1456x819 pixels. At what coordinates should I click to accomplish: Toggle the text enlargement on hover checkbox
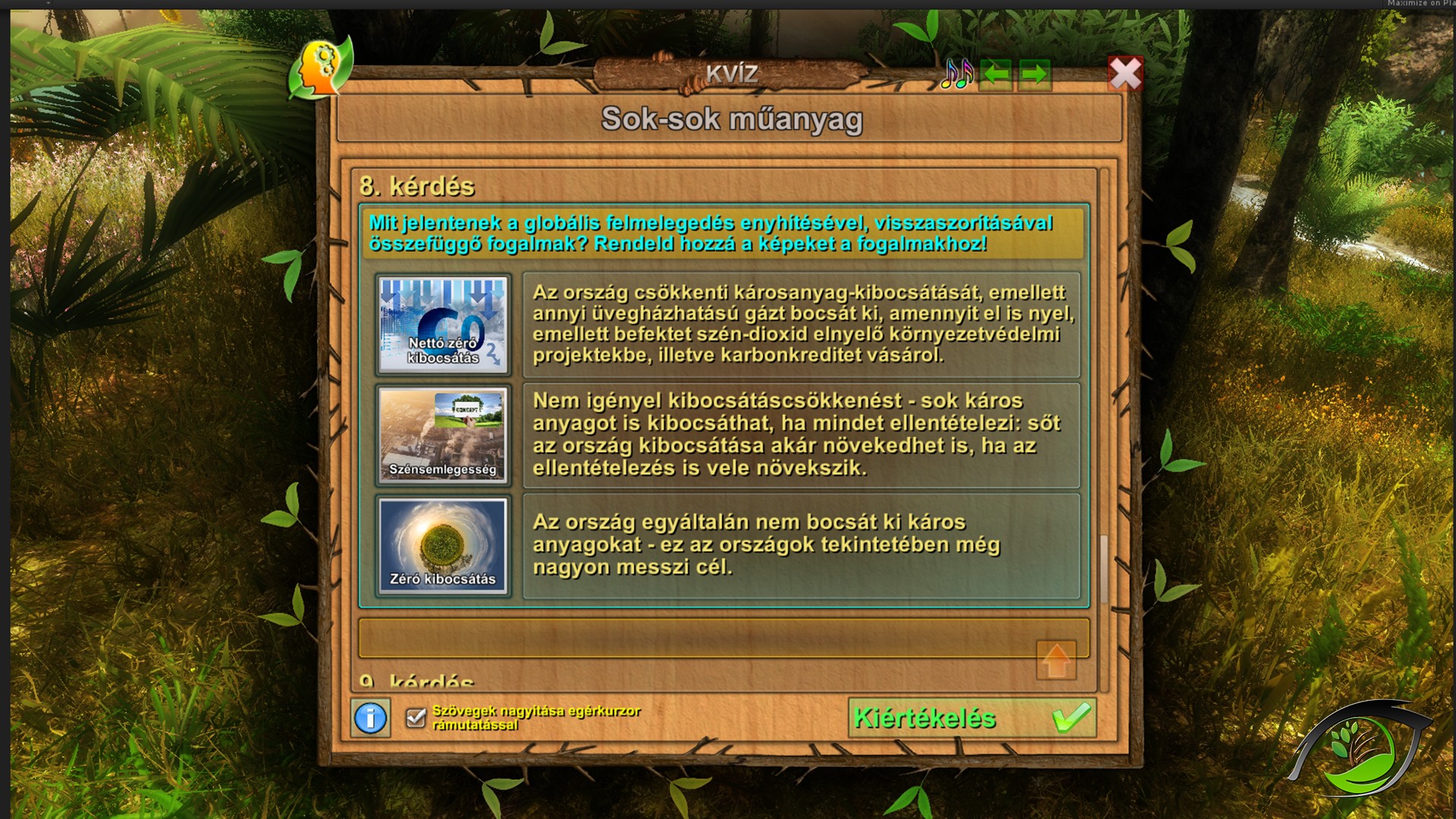416,717
